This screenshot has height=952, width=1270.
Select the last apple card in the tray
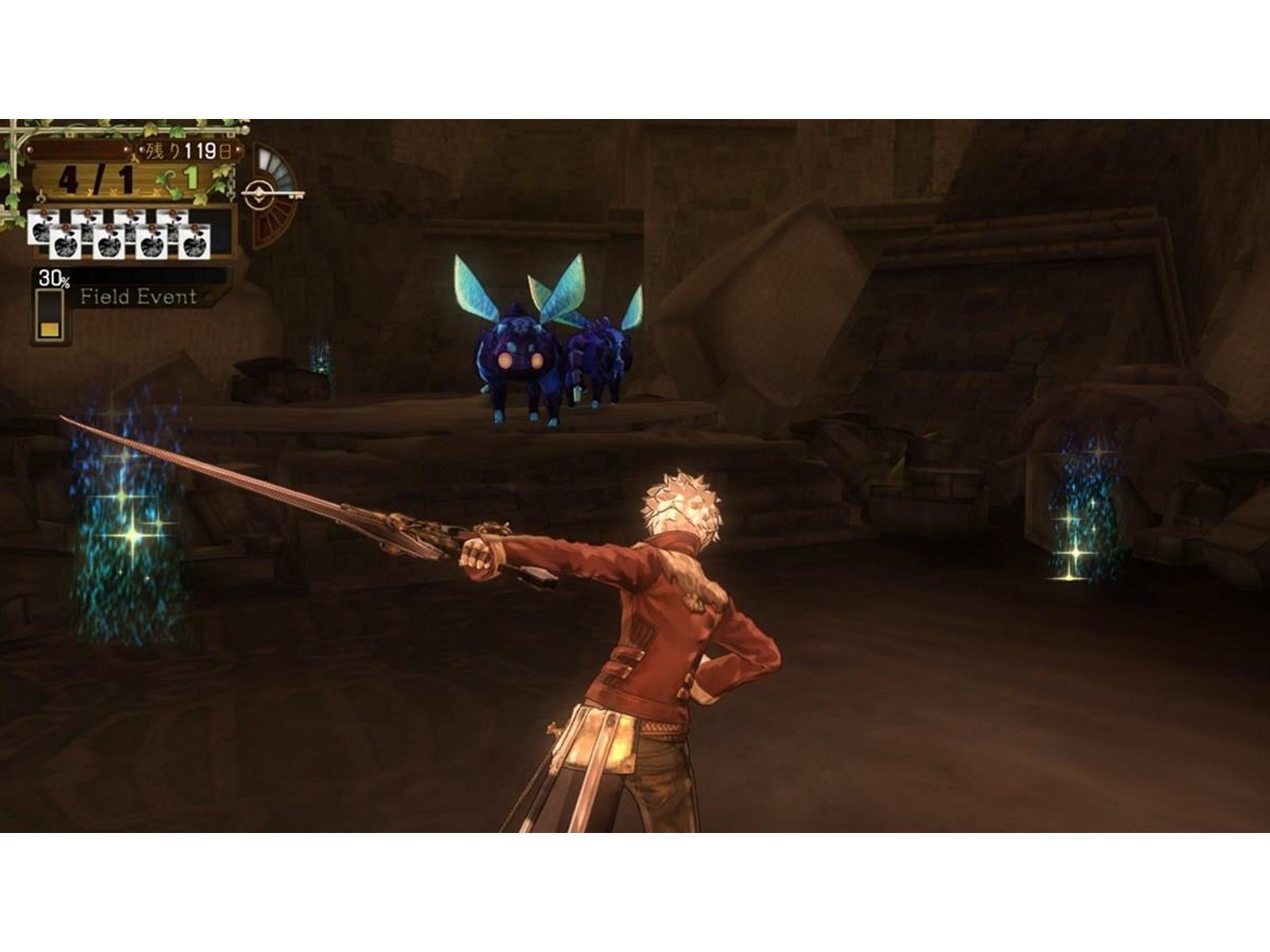194,242
